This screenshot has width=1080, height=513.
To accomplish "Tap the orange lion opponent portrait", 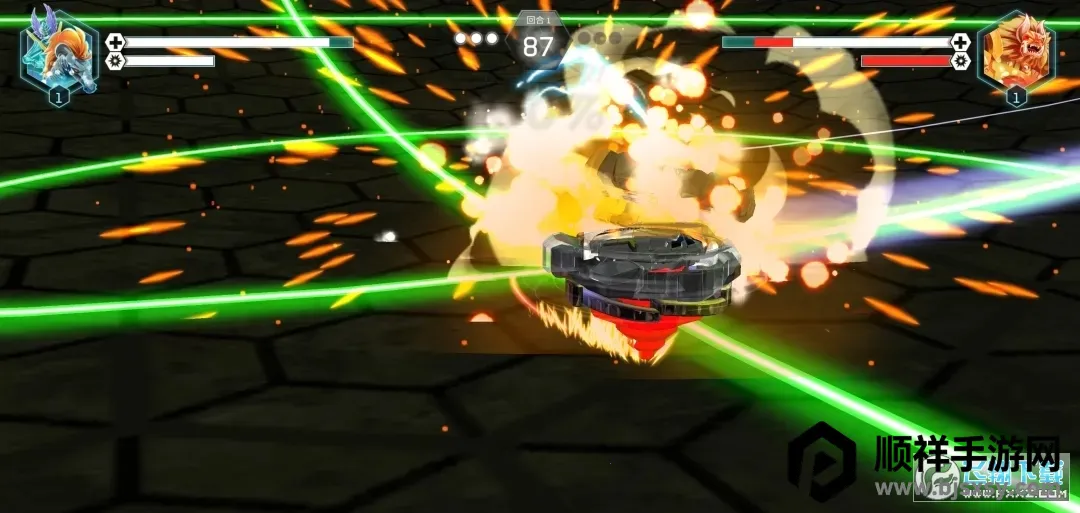I will (x=1015, y=52).
